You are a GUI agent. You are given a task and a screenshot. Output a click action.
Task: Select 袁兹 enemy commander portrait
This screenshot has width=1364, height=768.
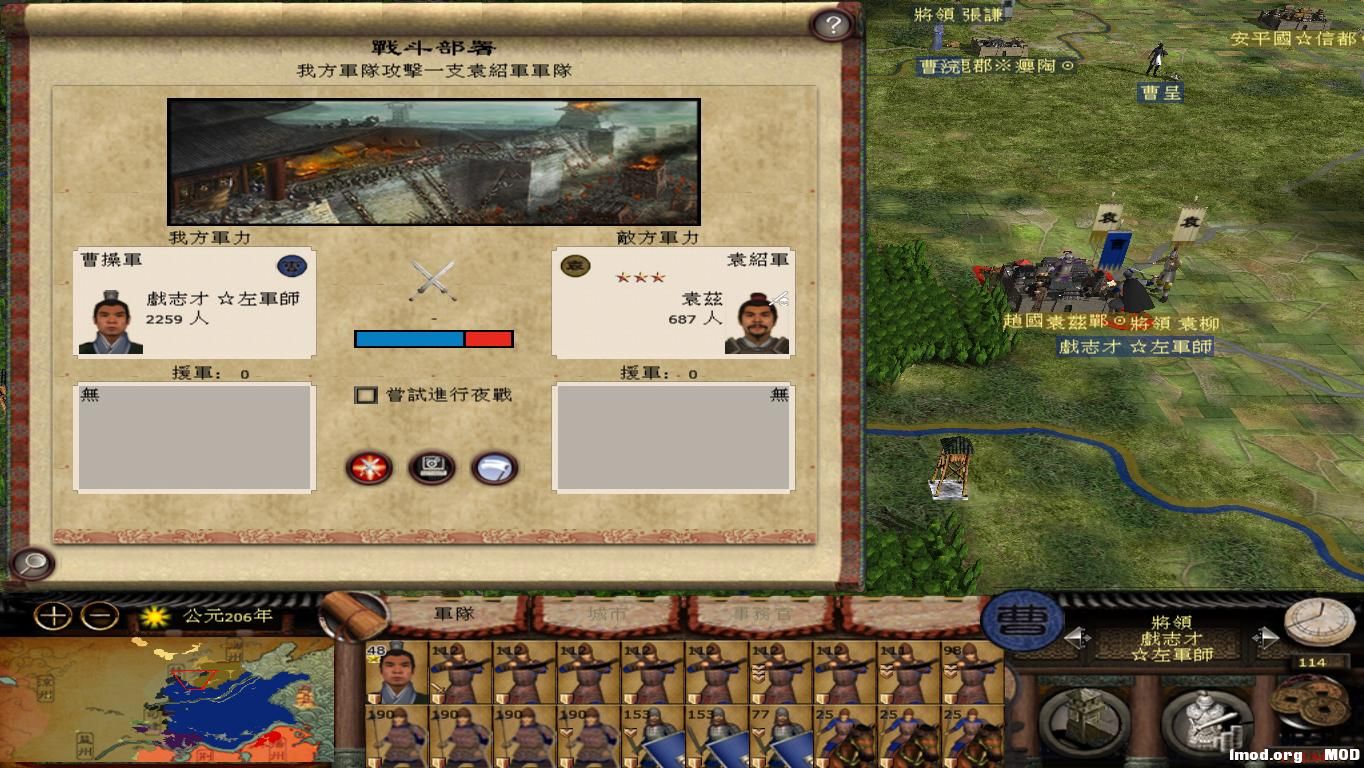pos(757,327)
